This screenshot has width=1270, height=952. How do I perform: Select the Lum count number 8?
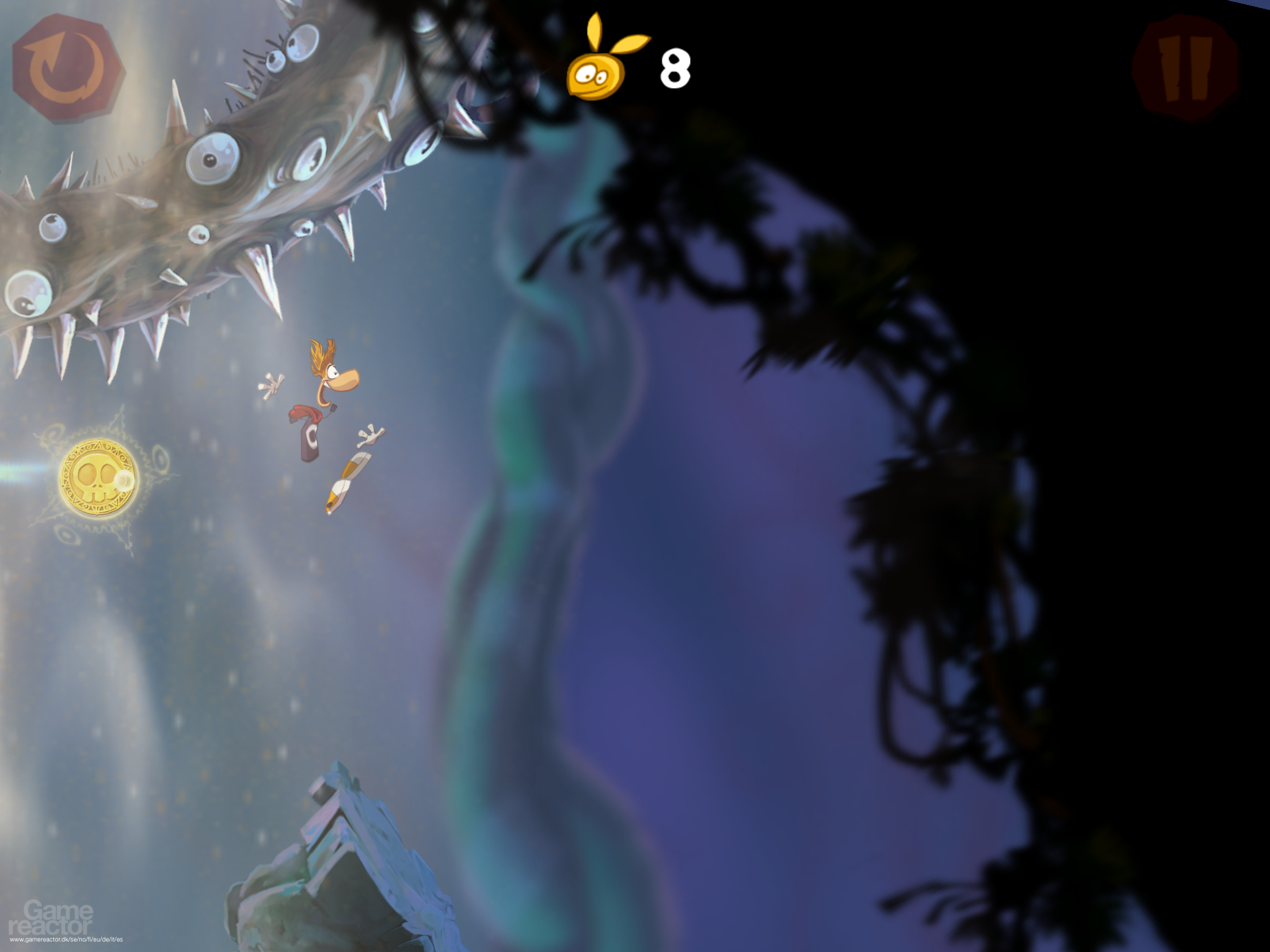(x=676, y=67)
